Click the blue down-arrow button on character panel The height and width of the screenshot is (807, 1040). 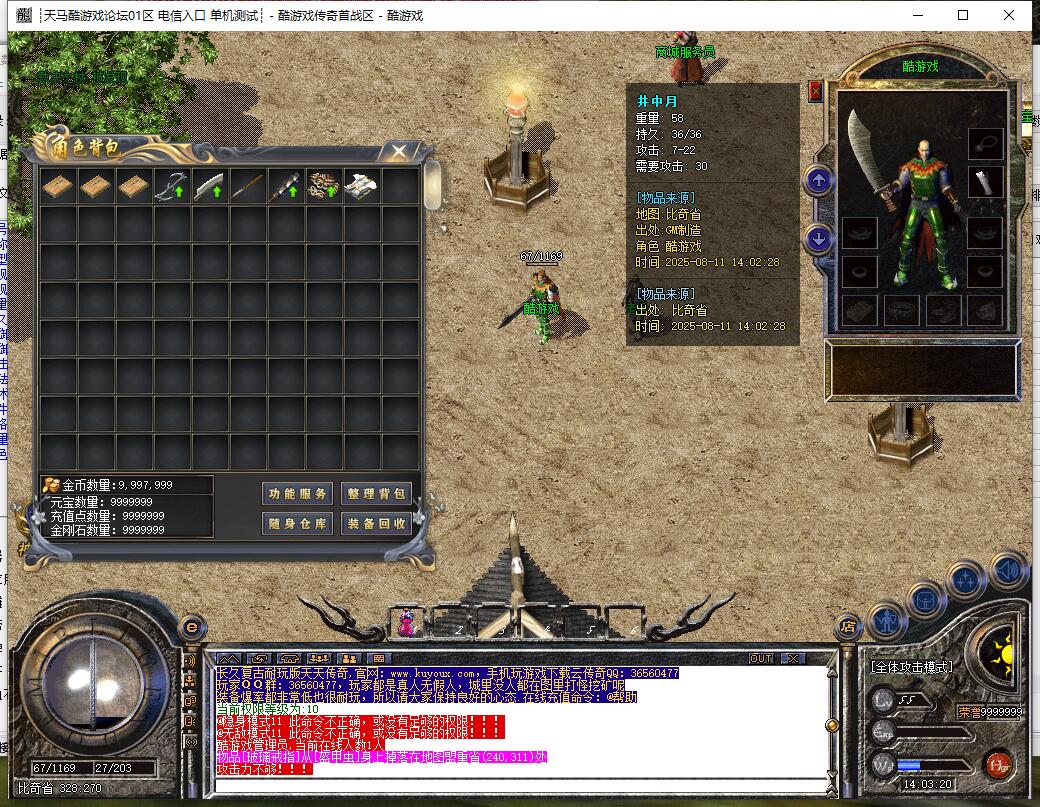819,239
